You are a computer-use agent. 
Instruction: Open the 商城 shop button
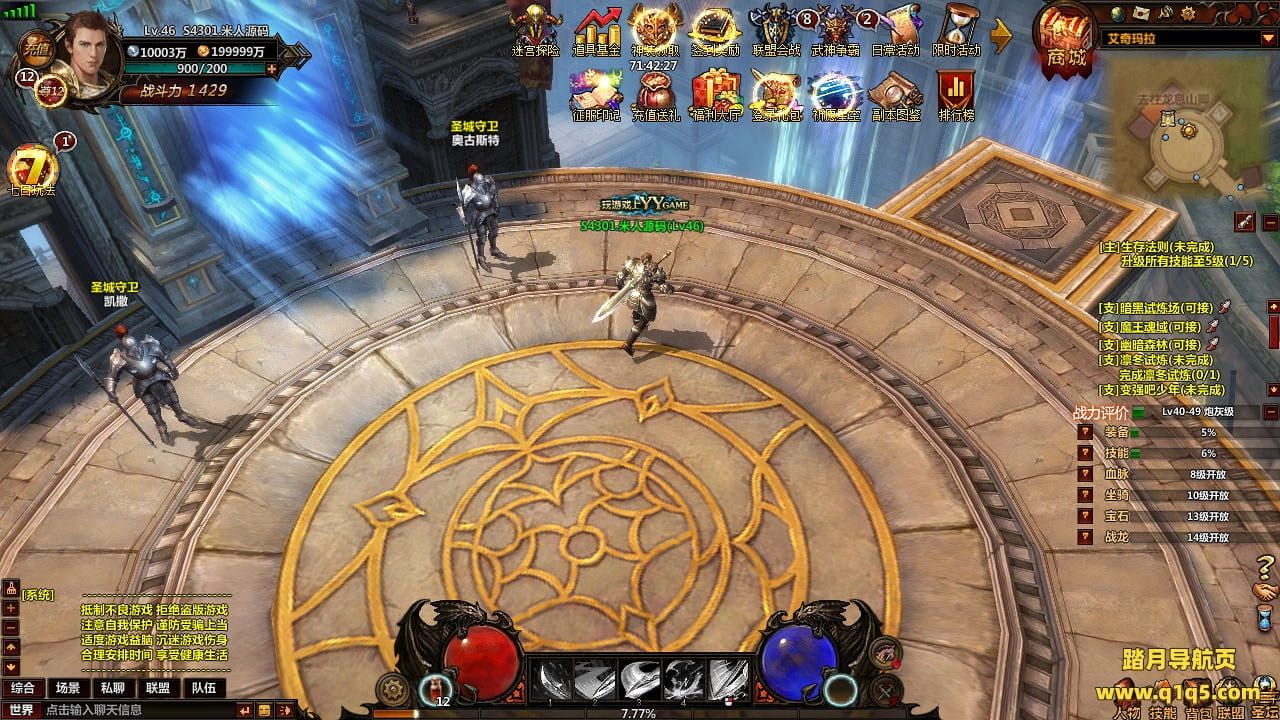(1065, 40)
